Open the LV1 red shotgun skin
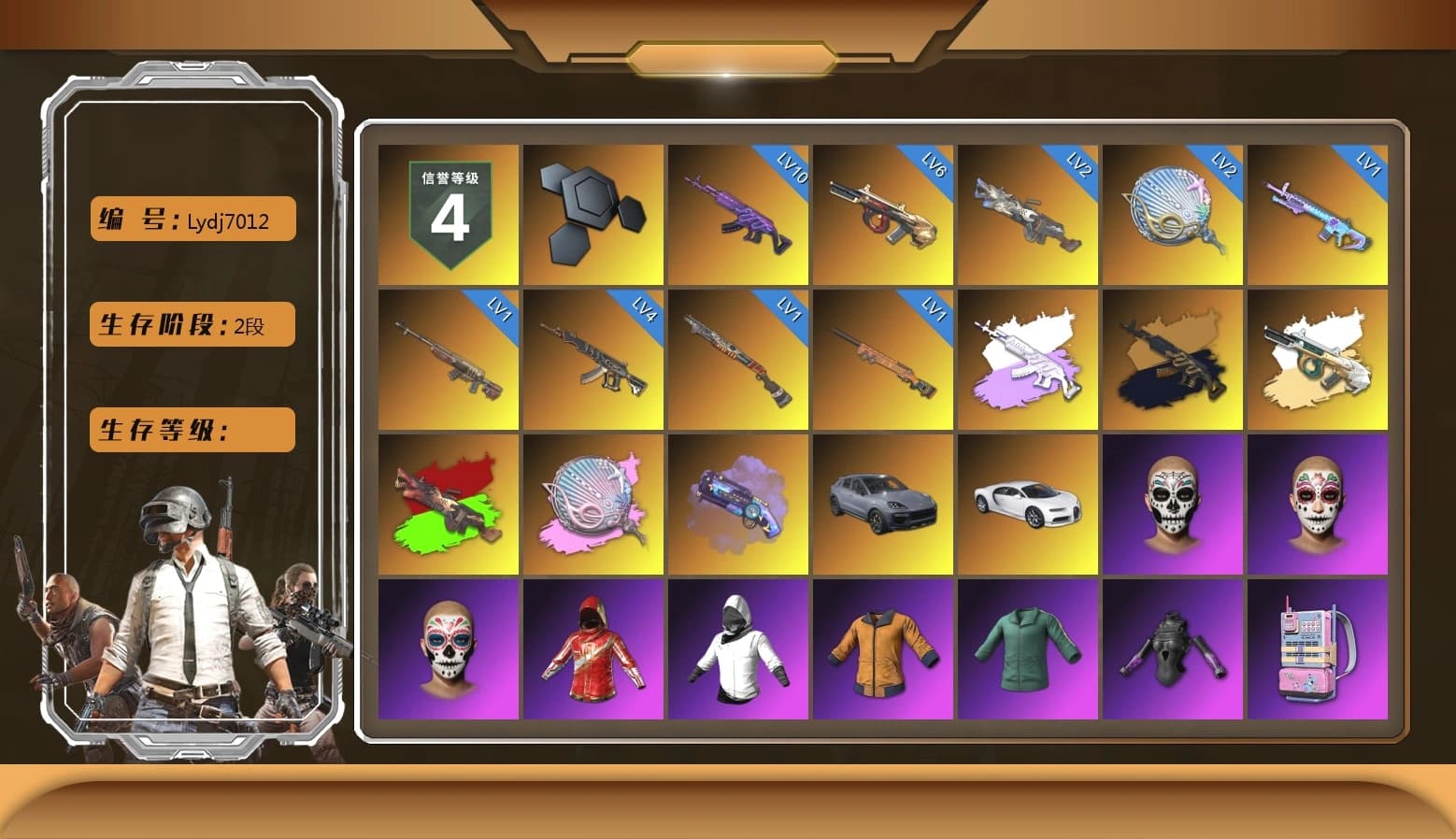This screenshot has width=1456, height=839. (738, 360)
